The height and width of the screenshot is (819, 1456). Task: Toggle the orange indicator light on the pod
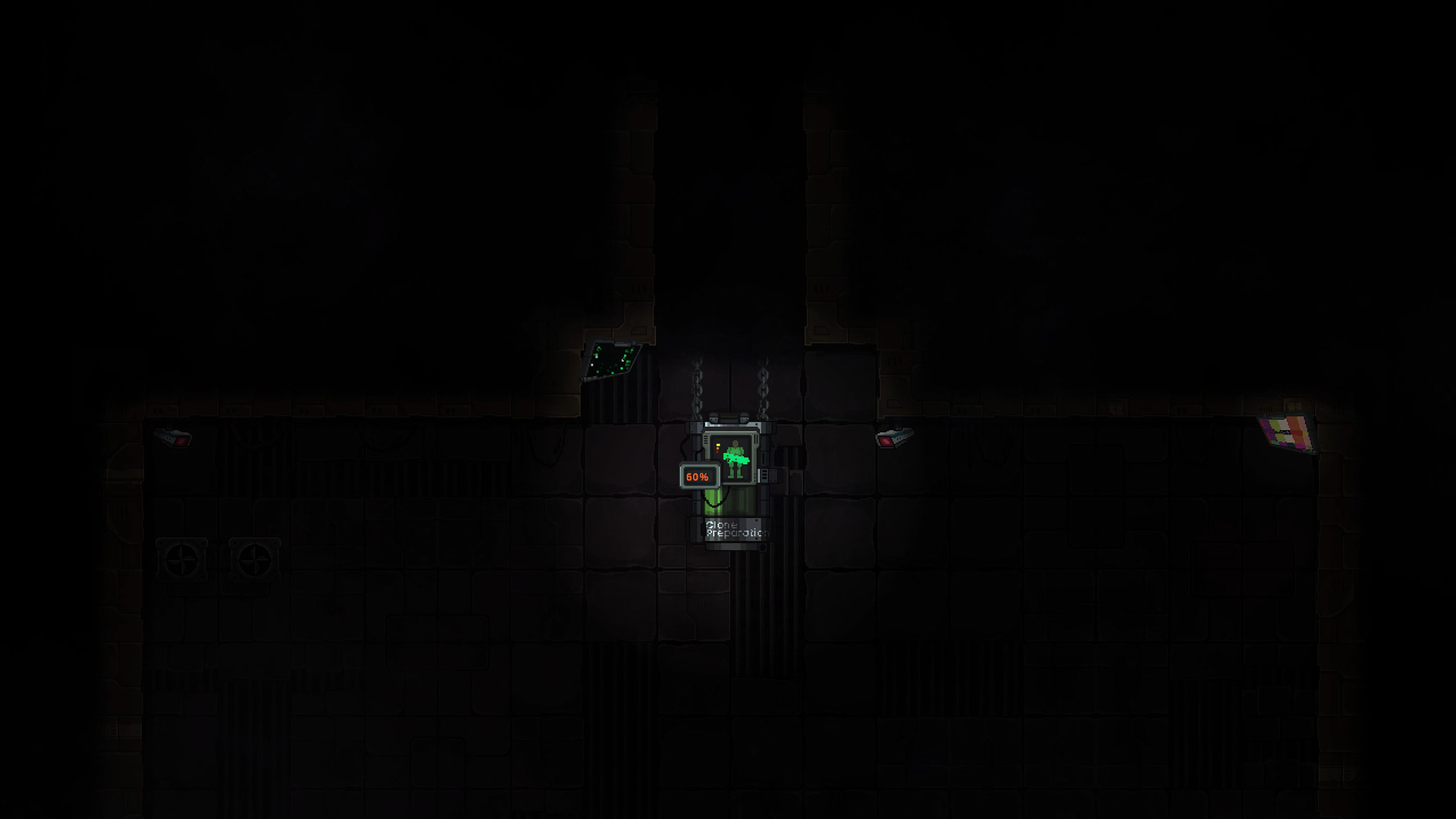[717, 447]
